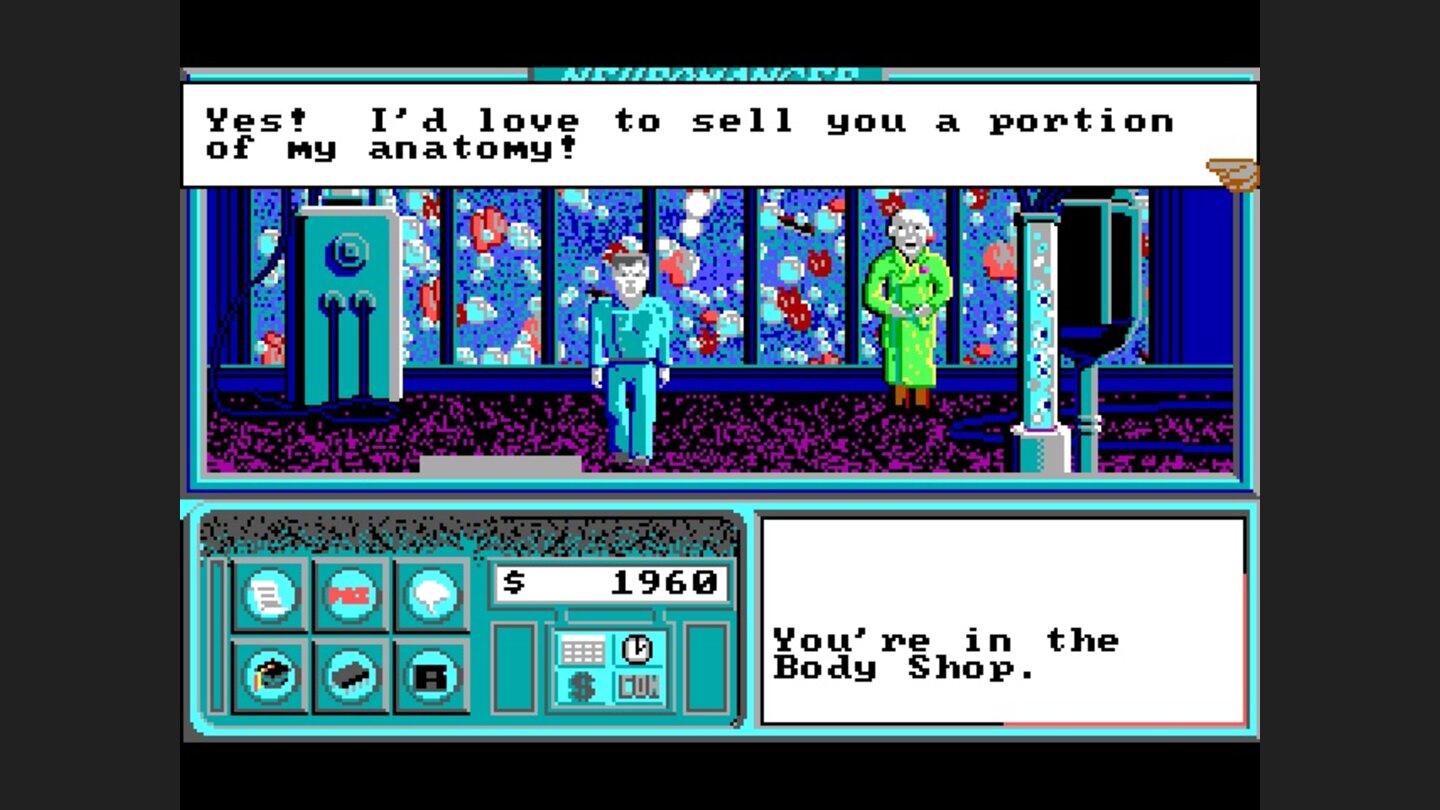Click the dialogue text about selling anatomy

tap(690, 130)
